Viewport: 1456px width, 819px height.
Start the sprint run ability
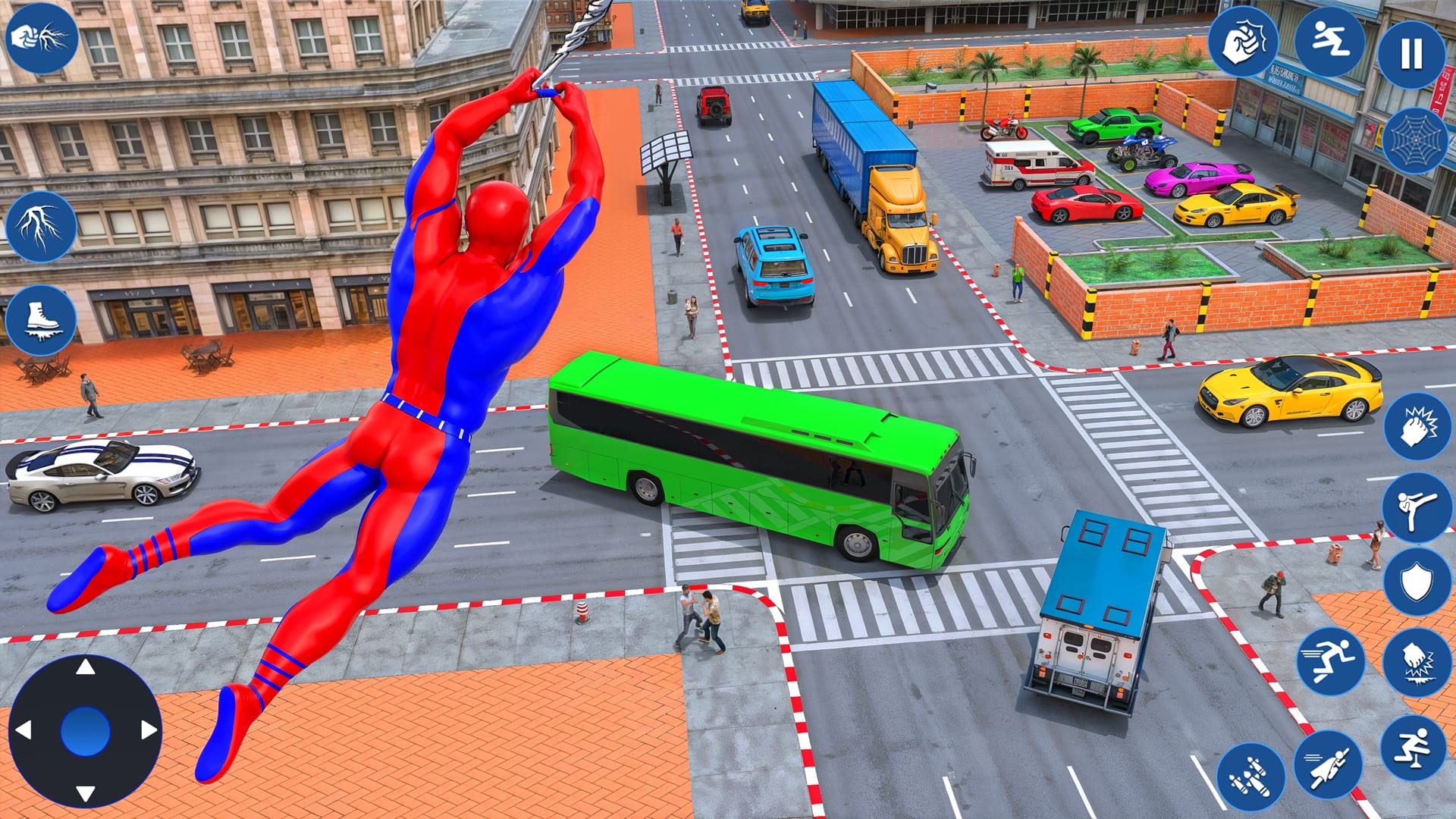coord(1332,658)
